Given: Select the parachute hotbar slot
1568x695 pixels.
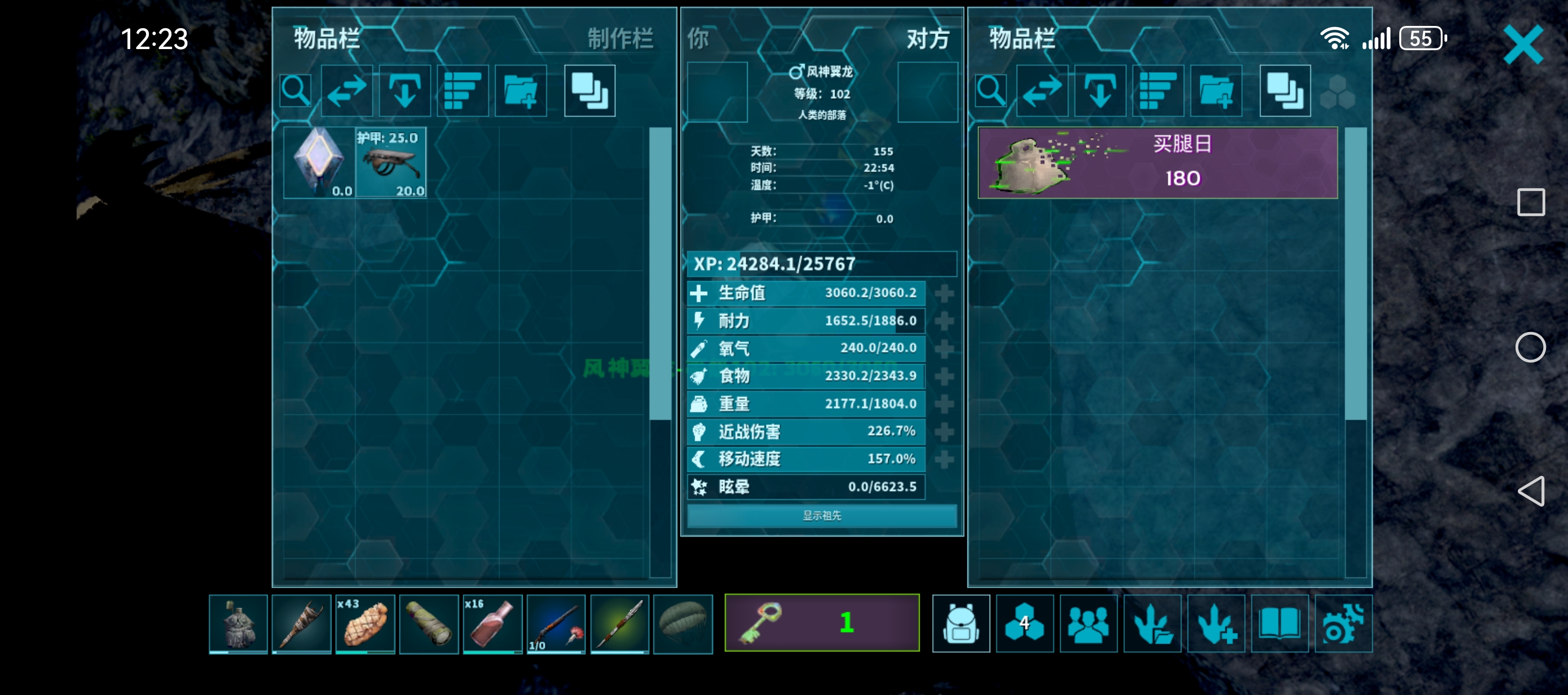Looking at the screenshot, I should [x=683, y=624].
